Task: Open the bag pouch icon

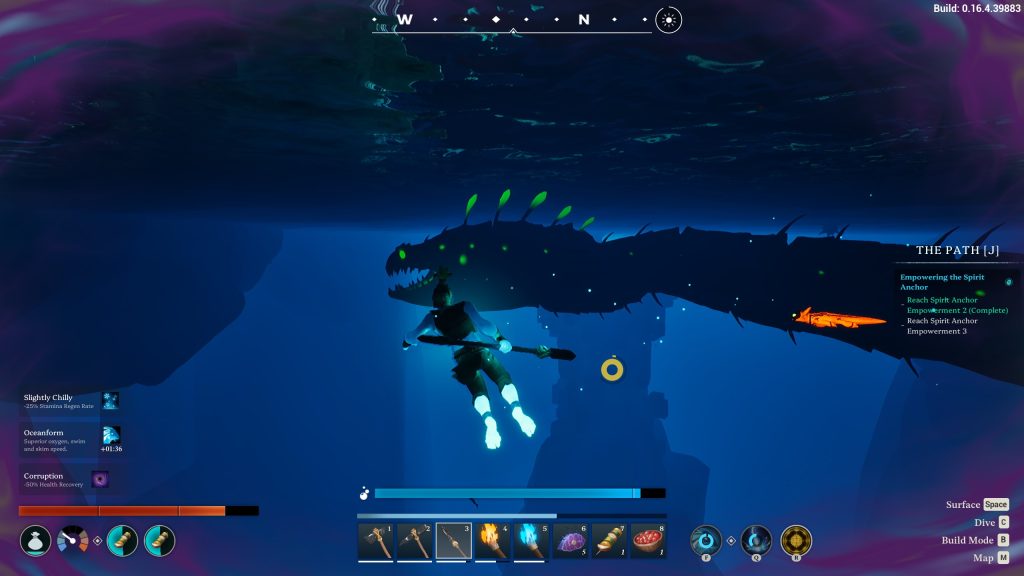Action: [35, 541]
